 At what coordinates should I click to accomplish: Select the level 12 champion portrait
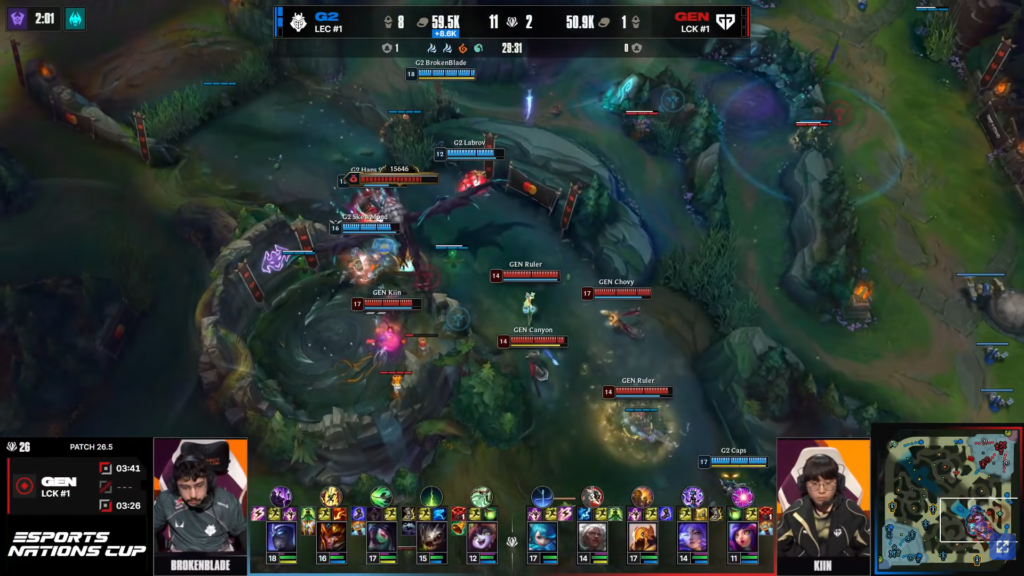click(x=481, y=538)
